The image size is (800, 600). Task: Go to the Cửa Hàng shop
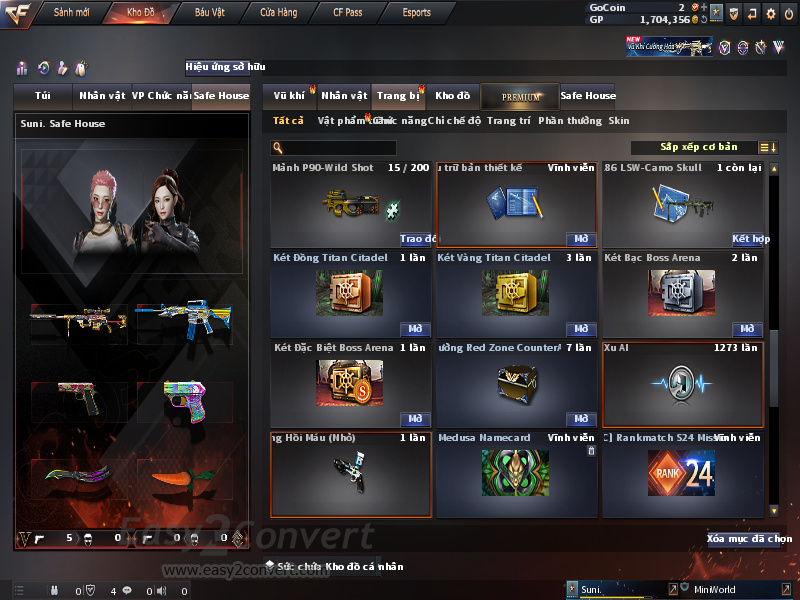tap(278, 12)
